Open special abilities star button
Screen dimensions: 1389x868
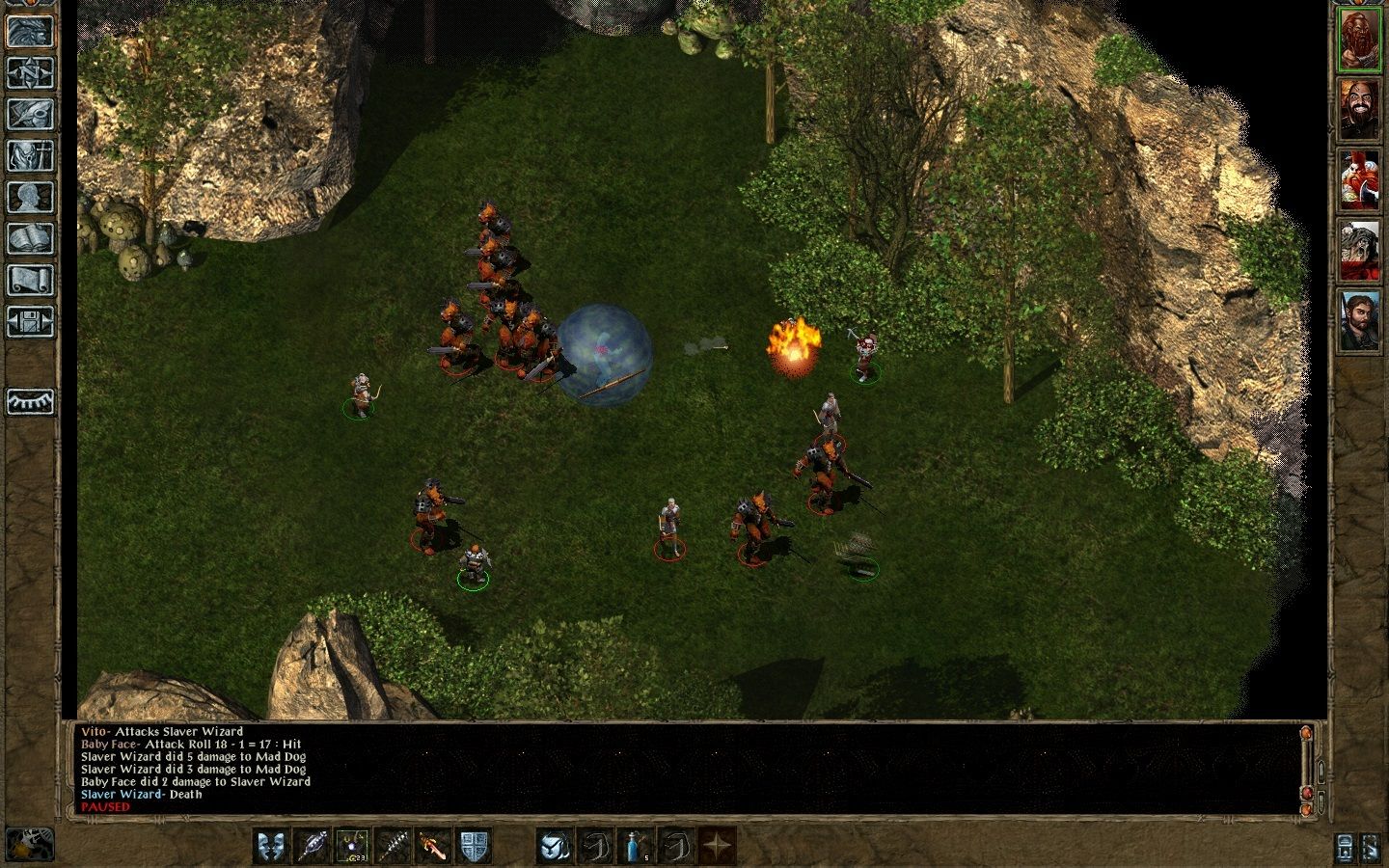[x=717, y=846]
